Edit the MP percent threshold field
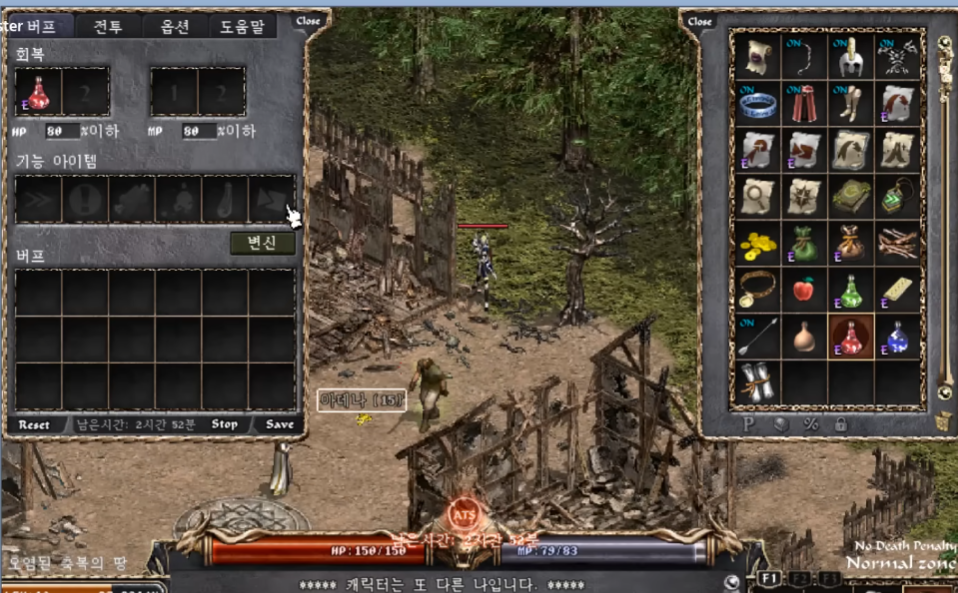 pyautogui.click(x=198, y=131)
